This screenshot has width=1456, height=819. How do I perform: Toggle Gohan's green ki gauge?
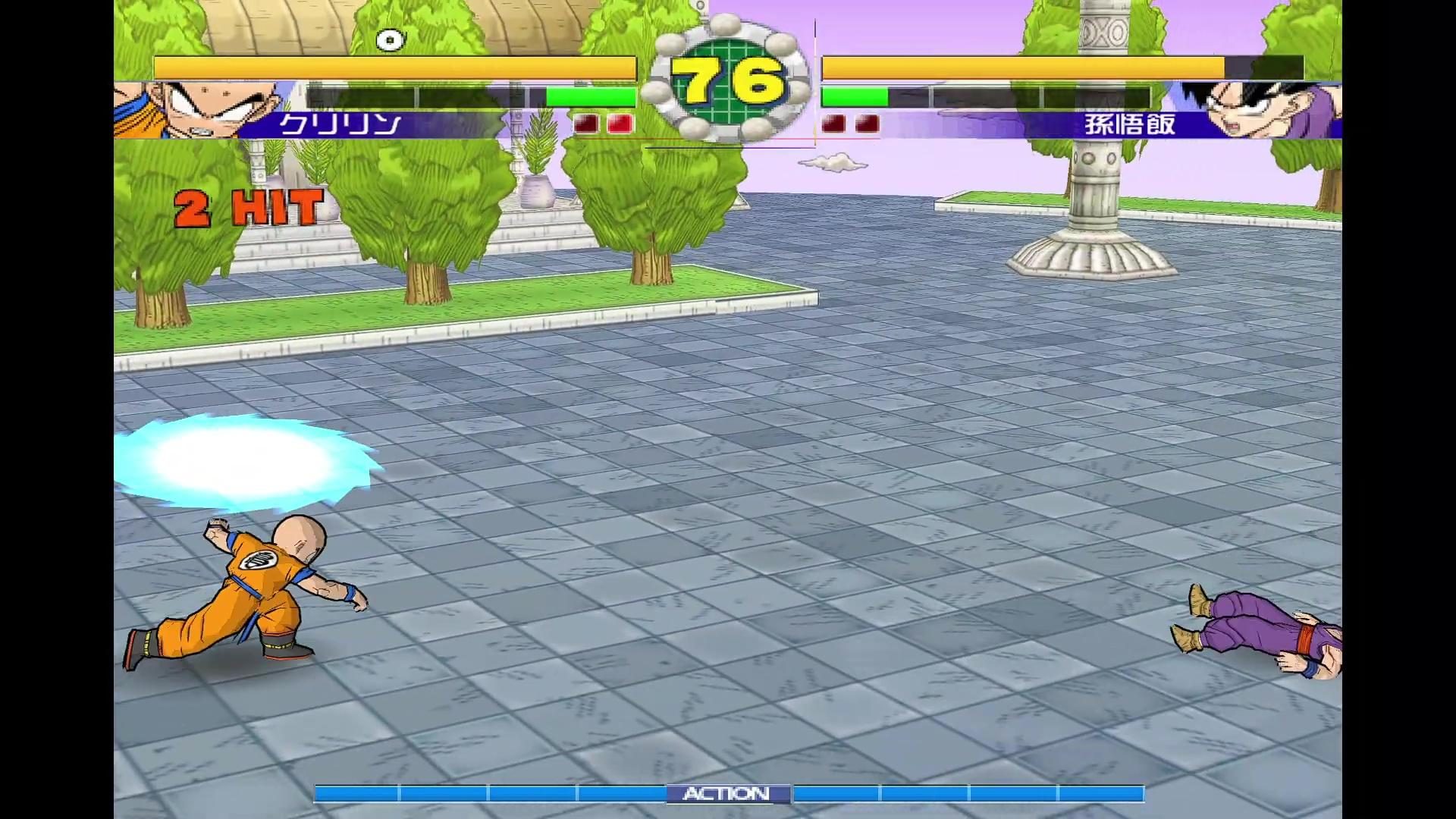coord(857,96)
